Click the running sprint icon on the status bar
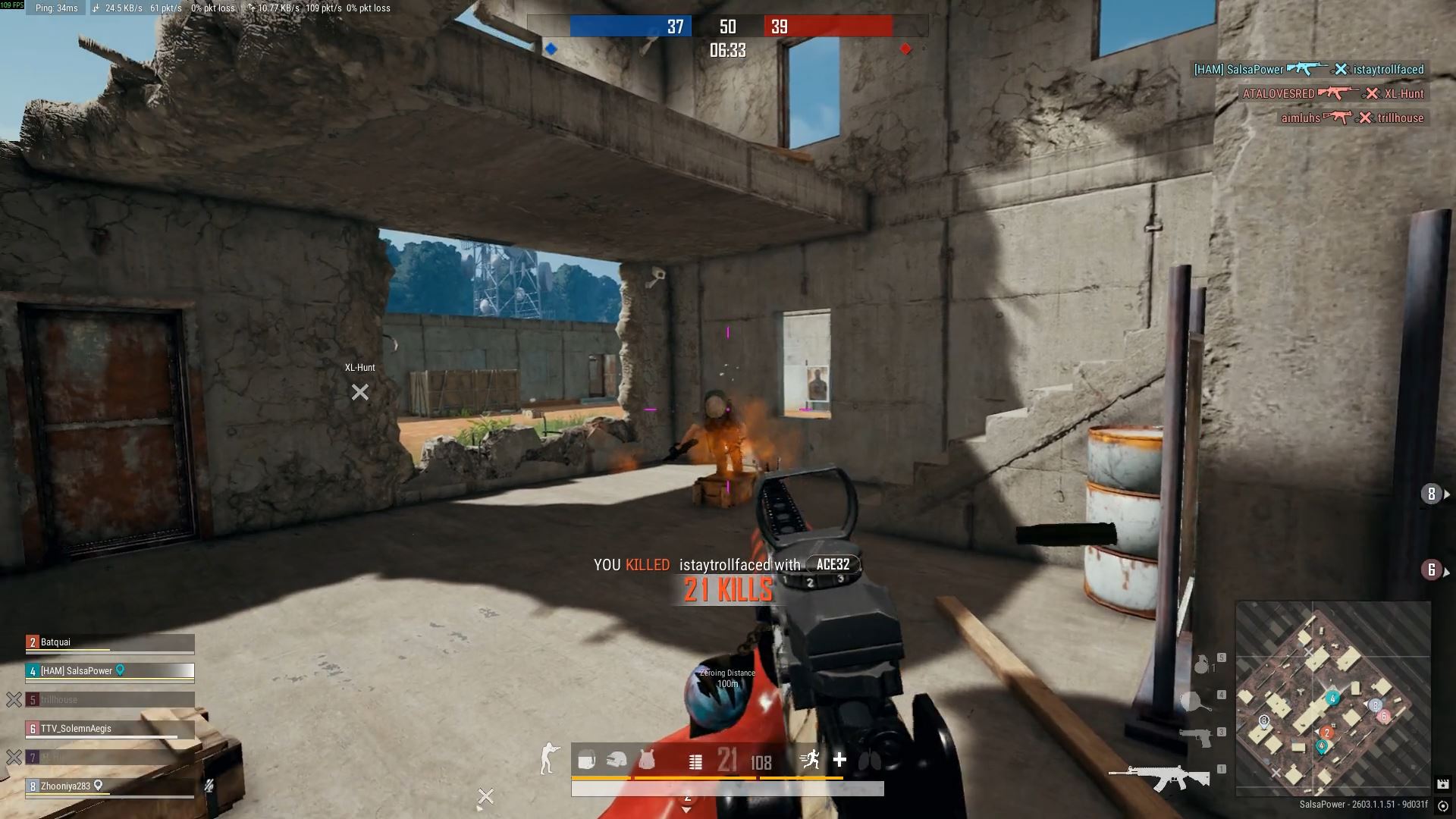Viewport: 1456px width, 819px height. point(811,758)
